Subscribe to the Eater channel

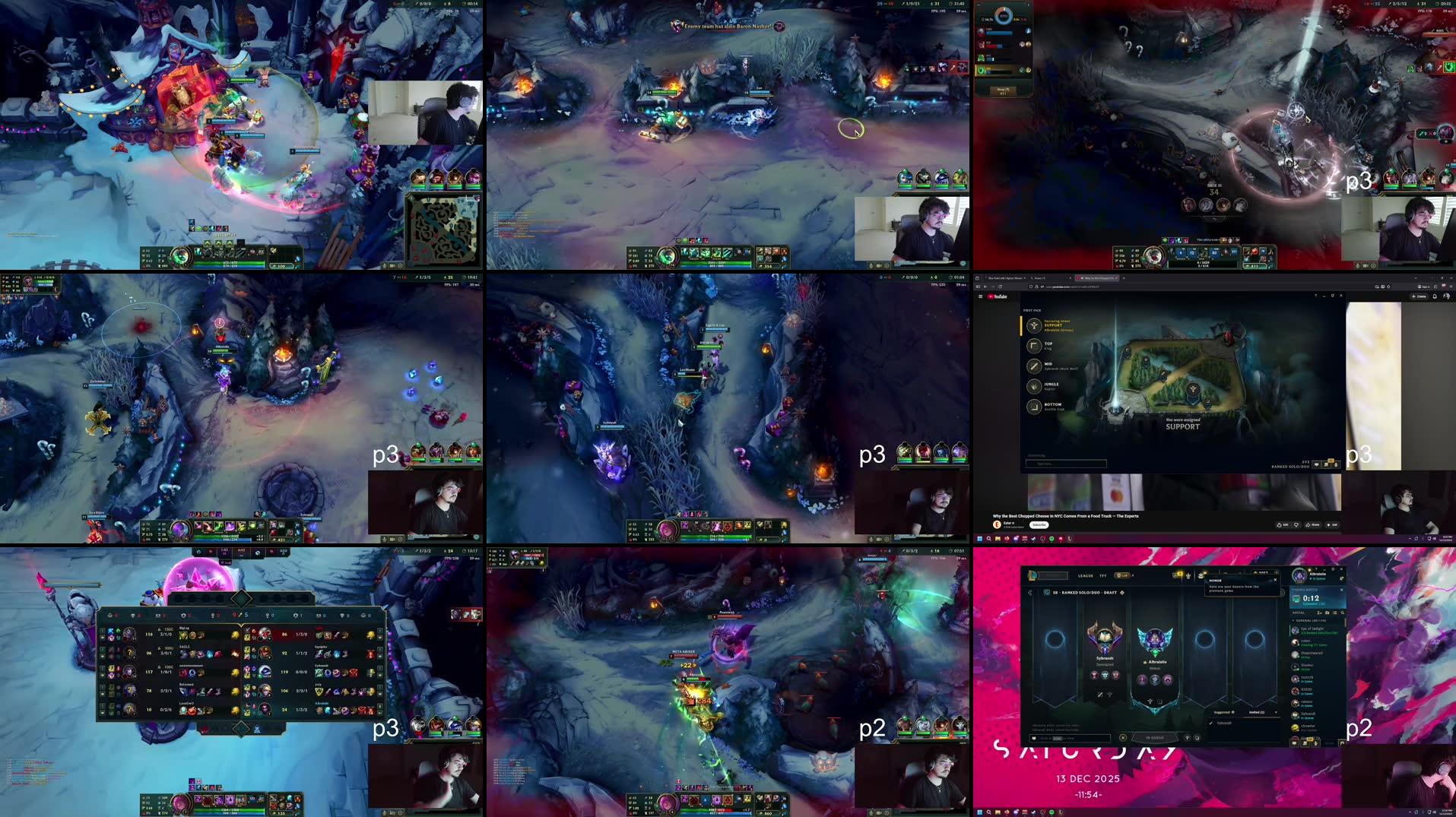click(1039, 525)
